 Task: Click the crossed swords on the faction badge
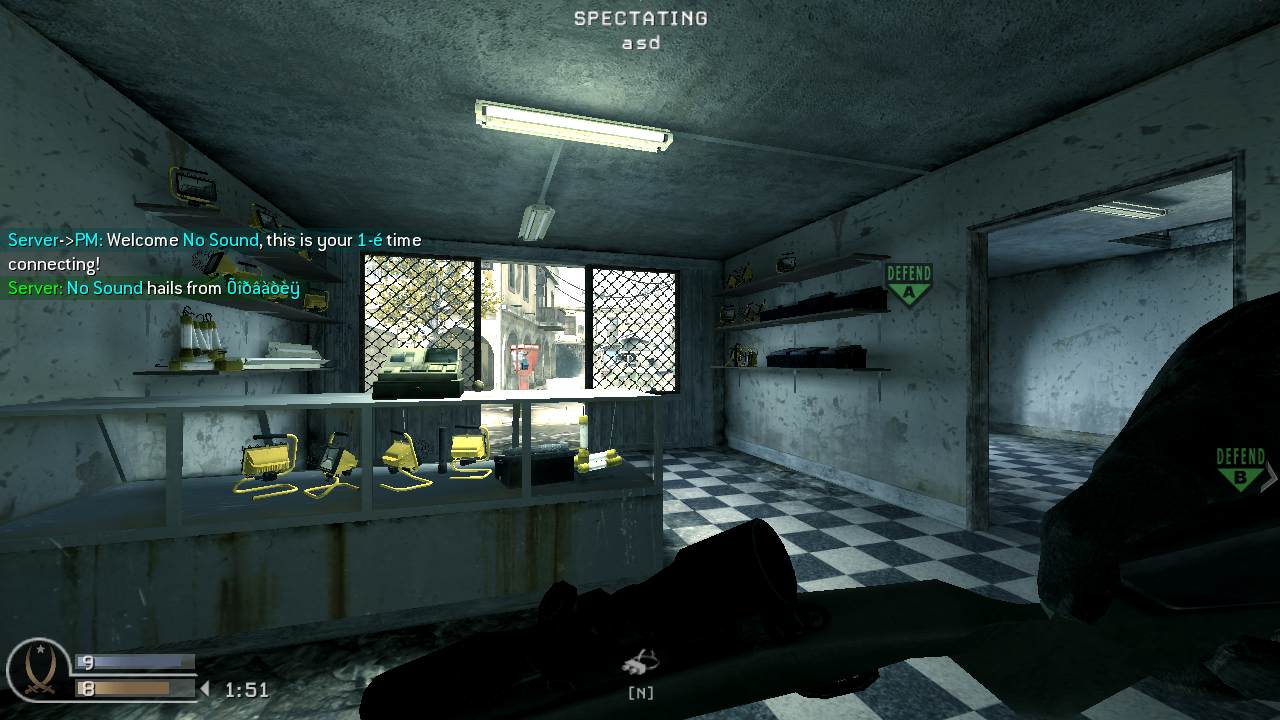point(39,689)
